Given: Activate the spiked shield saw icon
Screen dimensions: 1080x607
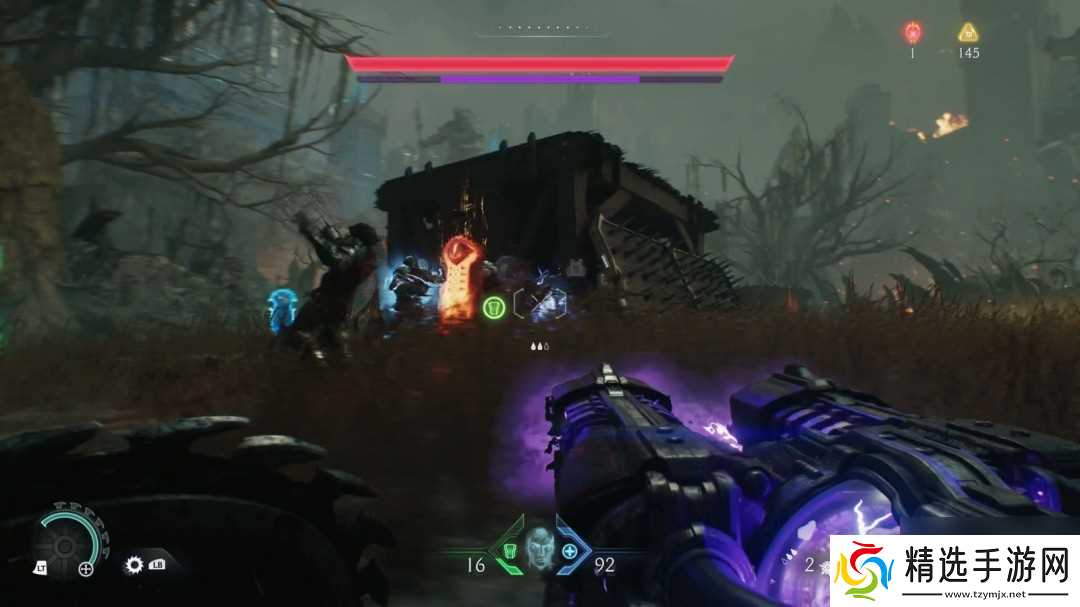Looking at the screenshot, I should click(x=134, y=565).
